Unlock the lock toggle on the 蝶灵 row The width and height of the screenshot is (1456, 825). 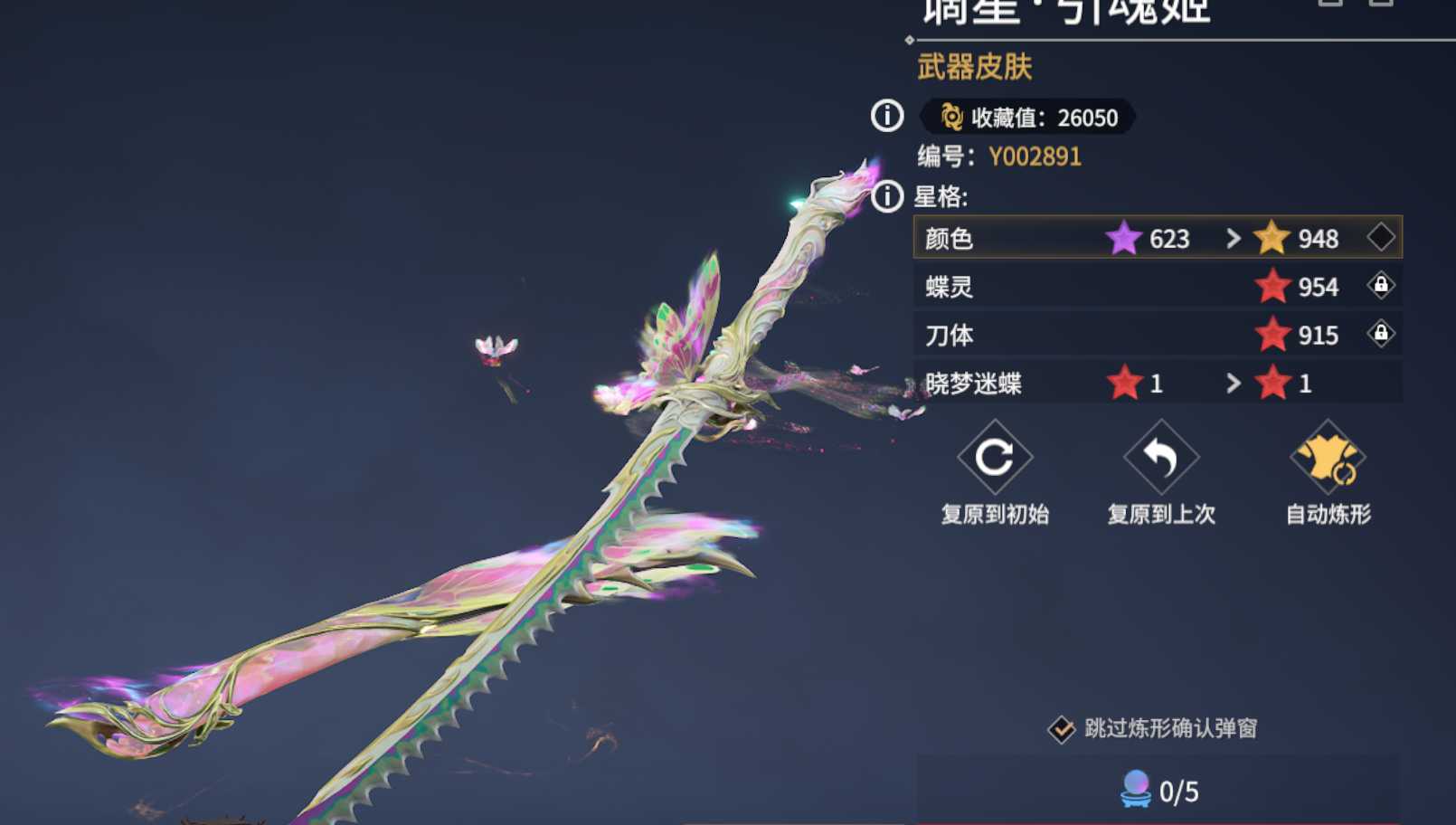point(1383,287)
